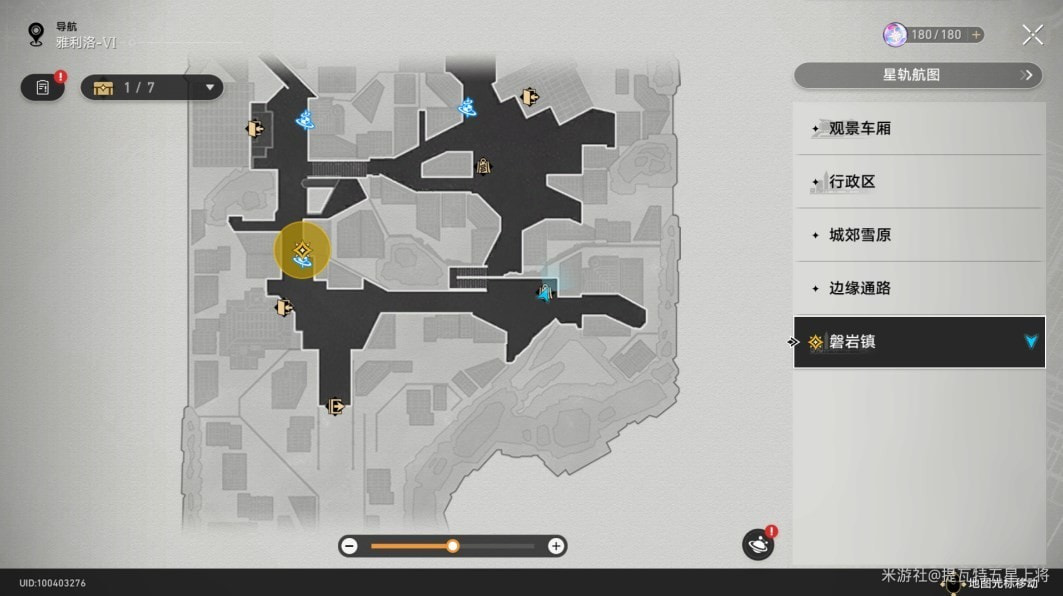Select the 磐岩镇 area entry

918,342
